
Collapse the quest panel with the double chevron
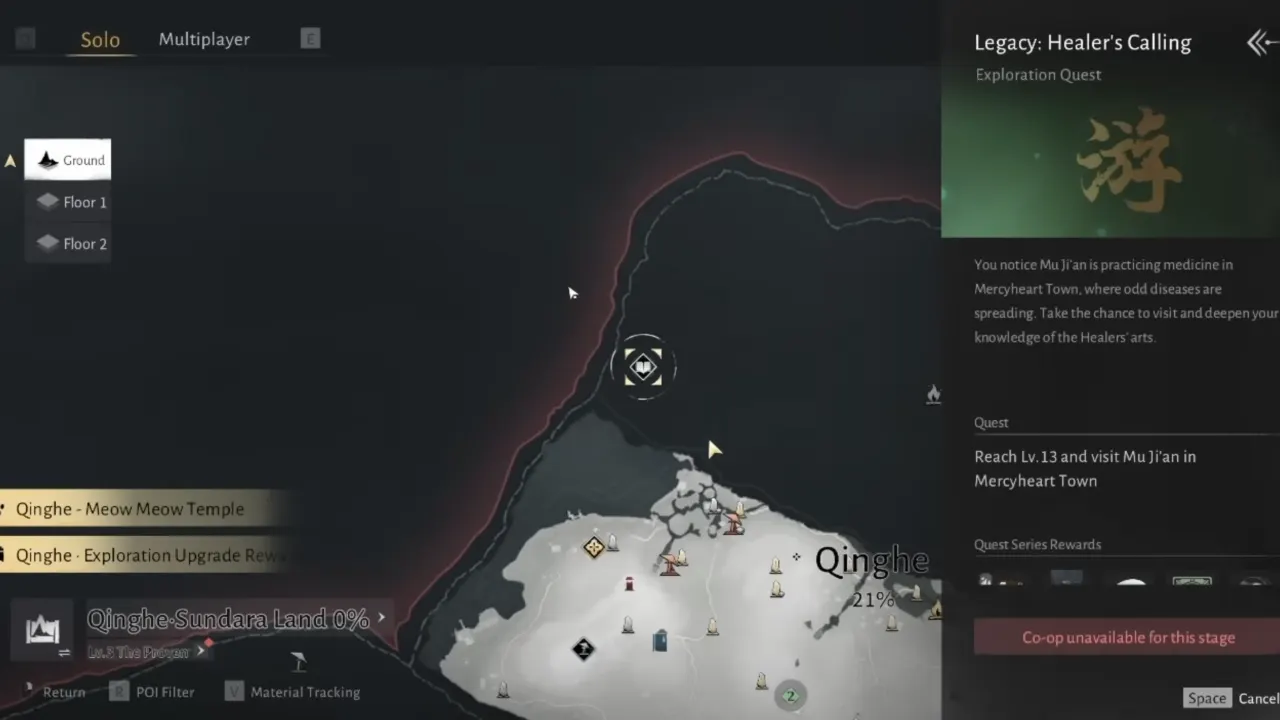point(1259,42)
